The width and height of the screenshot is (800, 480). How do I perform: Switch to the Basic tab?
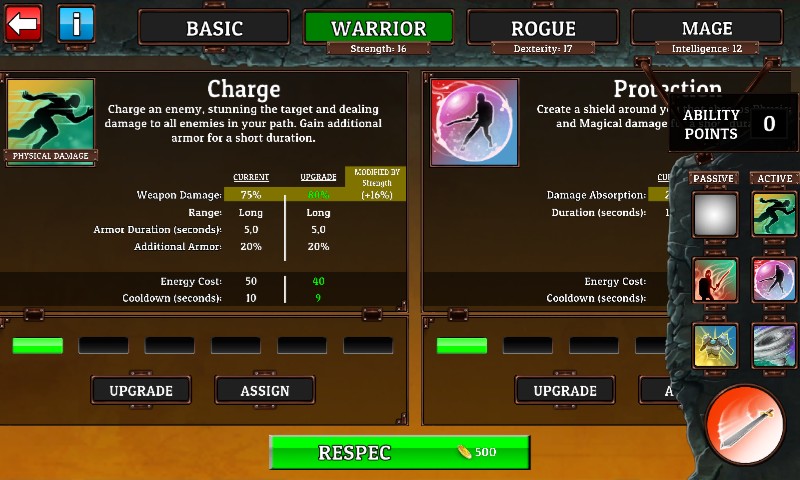pyautogui.click(x=215, y=28)
